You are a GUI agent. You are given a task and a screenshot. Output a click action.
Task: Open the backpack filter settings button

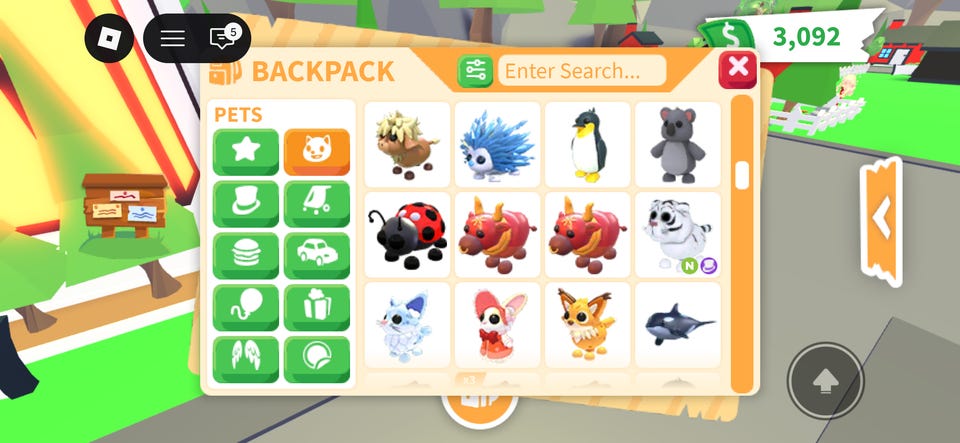[475, 71]
